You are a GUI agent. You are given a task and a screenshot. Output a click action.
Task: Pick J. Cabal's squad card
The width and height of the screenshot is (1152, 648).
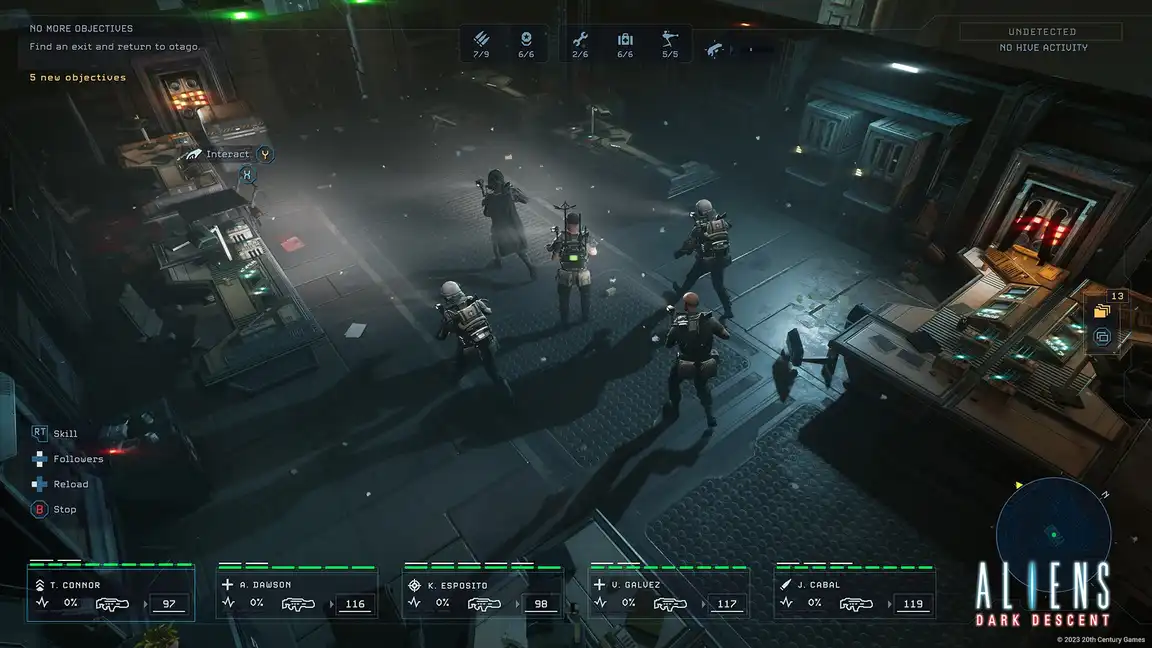855,594
